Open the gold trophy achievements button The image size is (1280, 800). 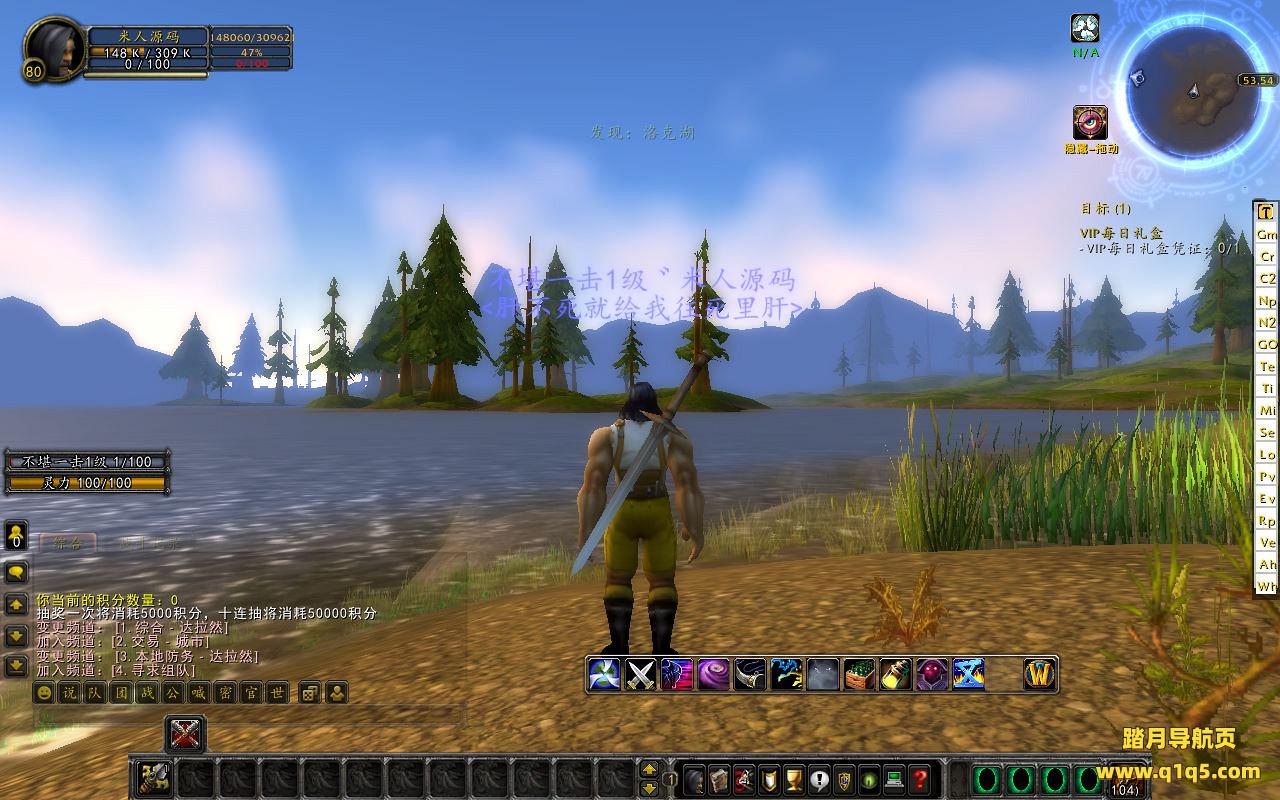pos(795,778)
